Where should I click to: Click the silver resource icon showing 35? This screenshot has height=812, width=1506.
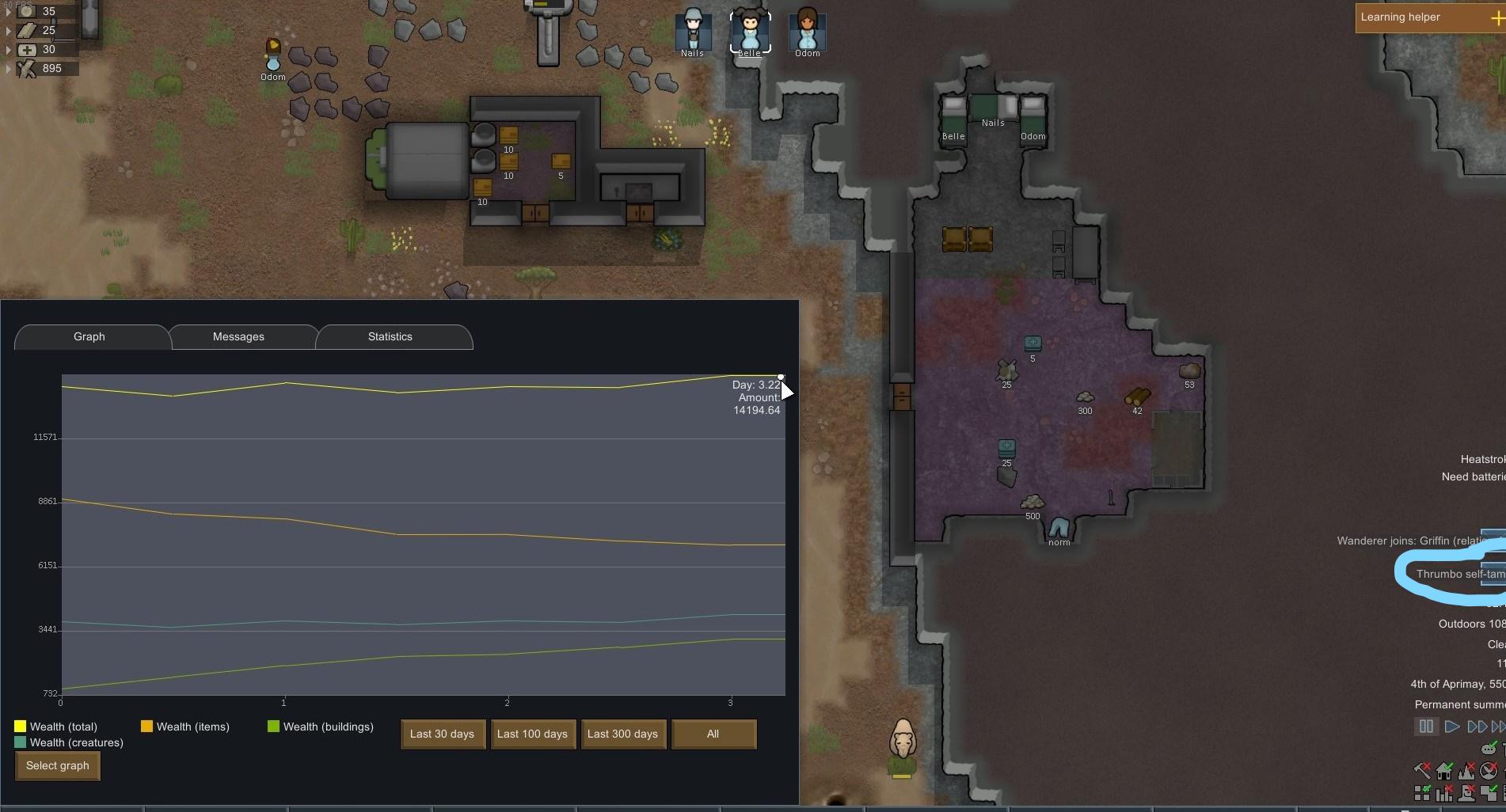click(x=27, y=12)
